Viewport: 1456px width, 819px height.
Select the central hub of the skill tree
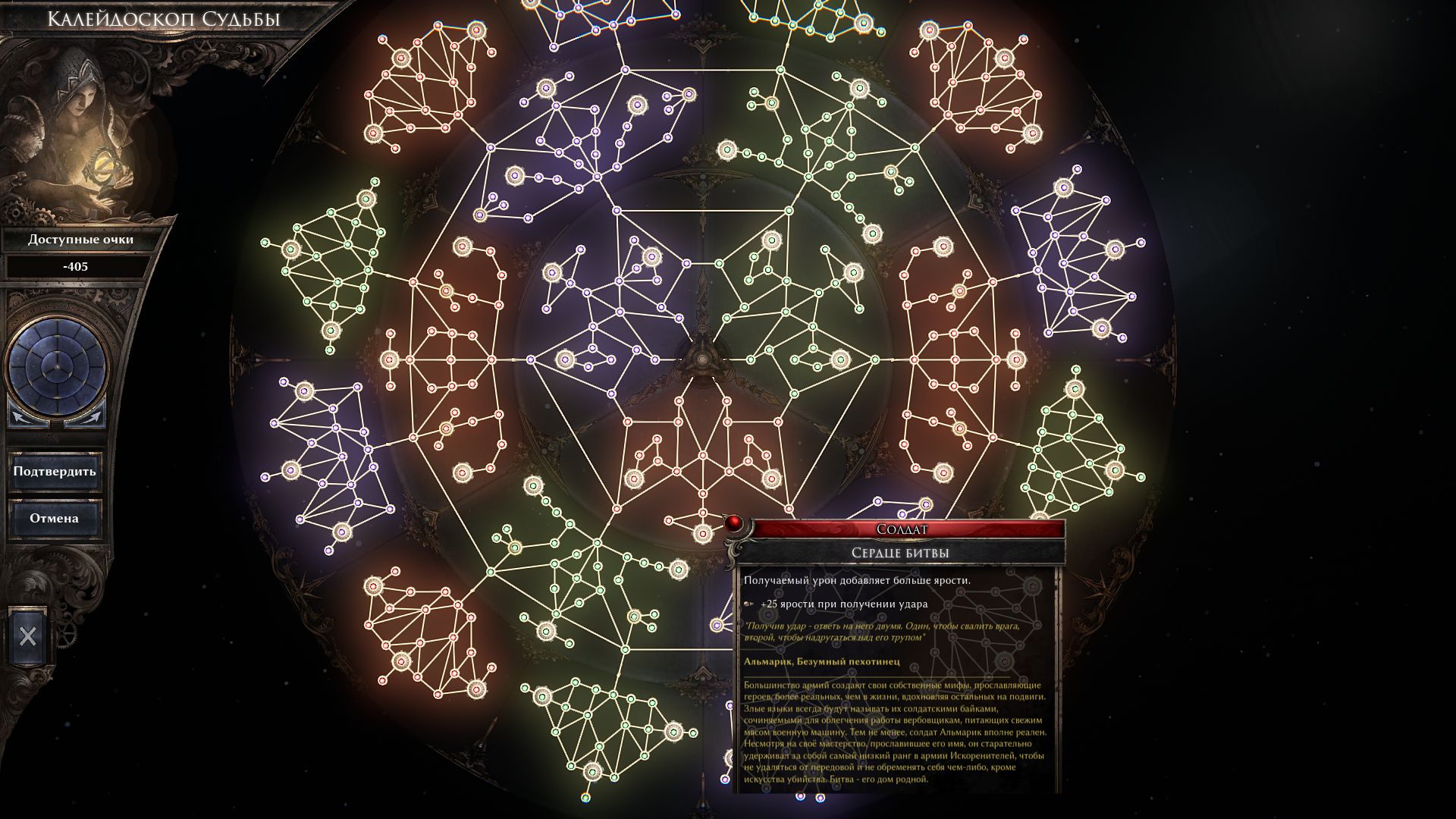tap(703, 359)
